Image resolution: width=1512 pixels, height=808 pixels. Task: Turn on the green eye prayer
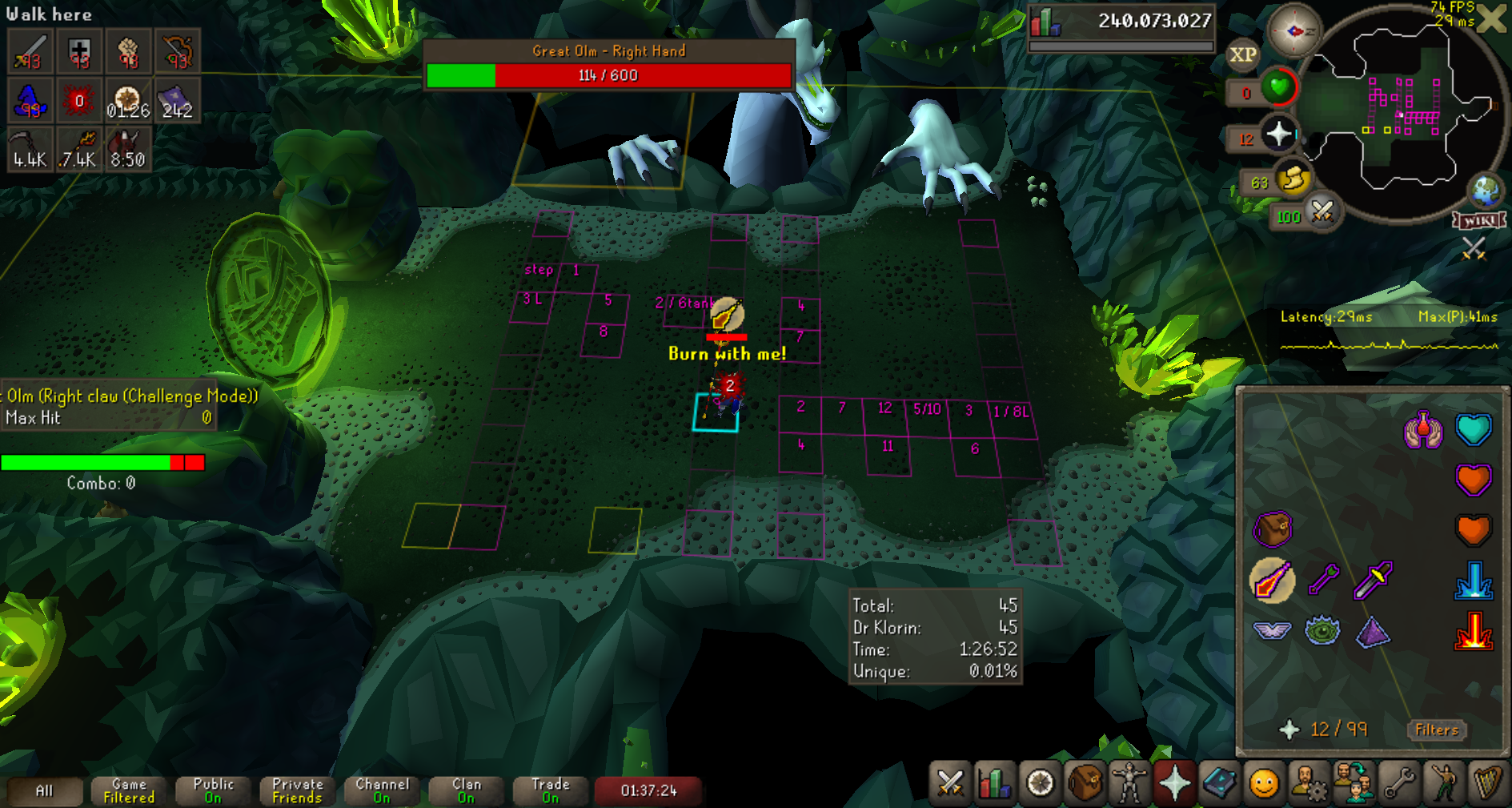1322,630
